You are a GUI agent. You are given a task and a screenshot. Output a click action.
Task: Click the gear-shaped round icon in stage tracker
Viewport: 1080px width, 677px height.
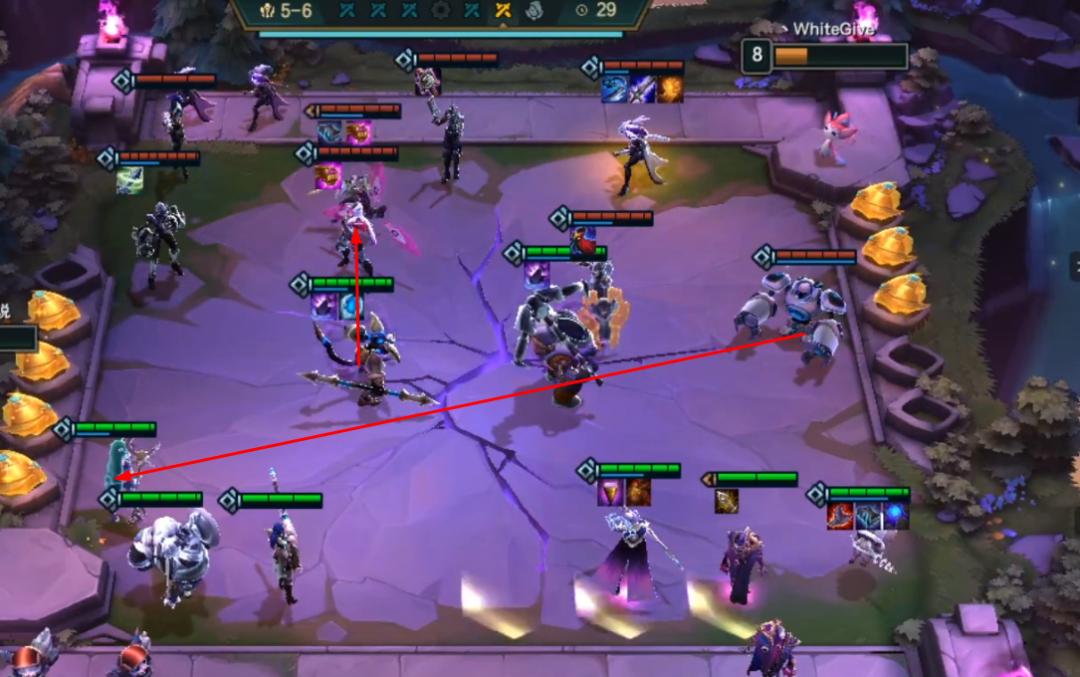440,11
